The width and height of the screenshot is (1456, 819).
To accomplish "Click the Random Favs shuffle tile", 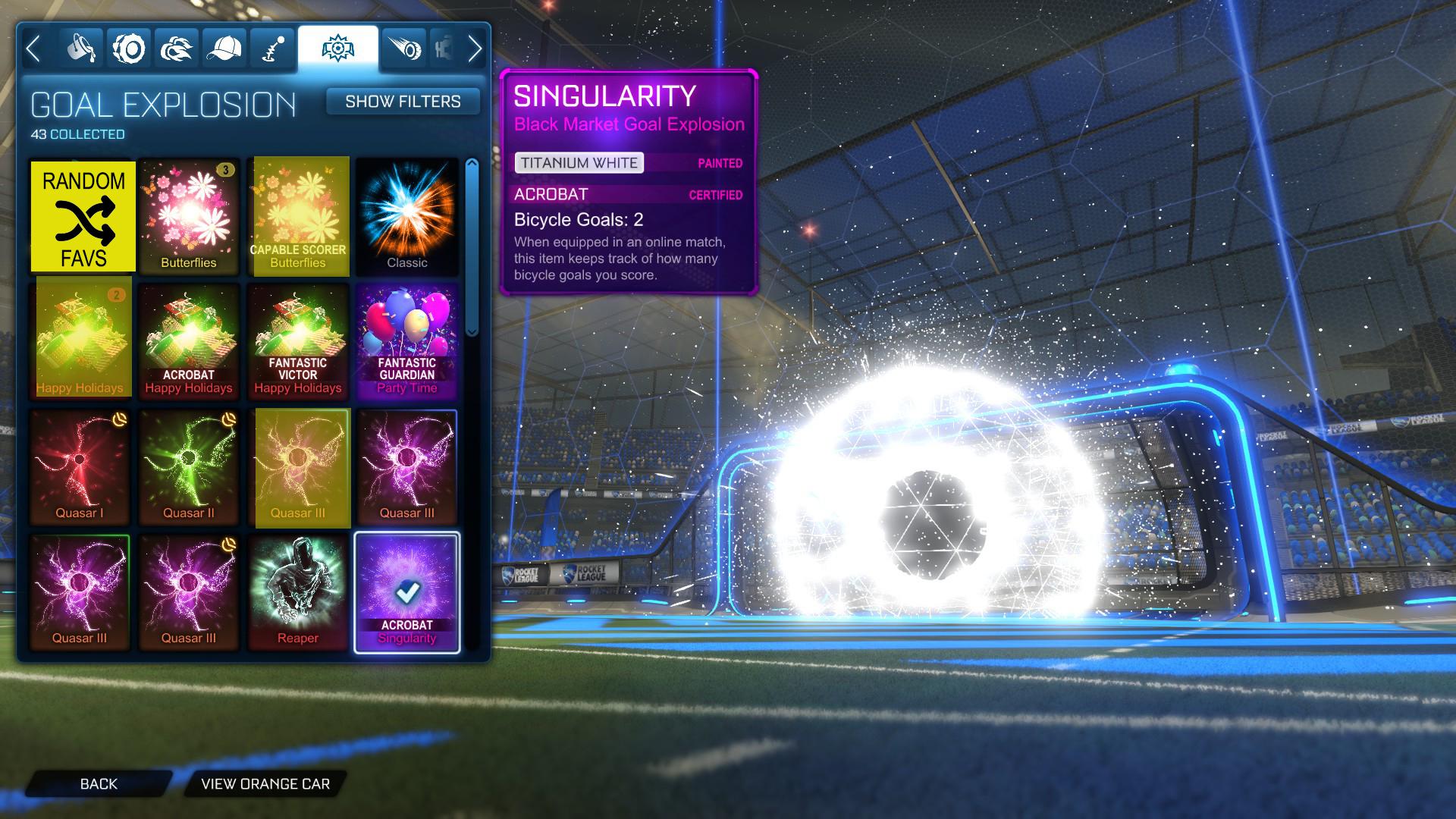I will 83,215.
